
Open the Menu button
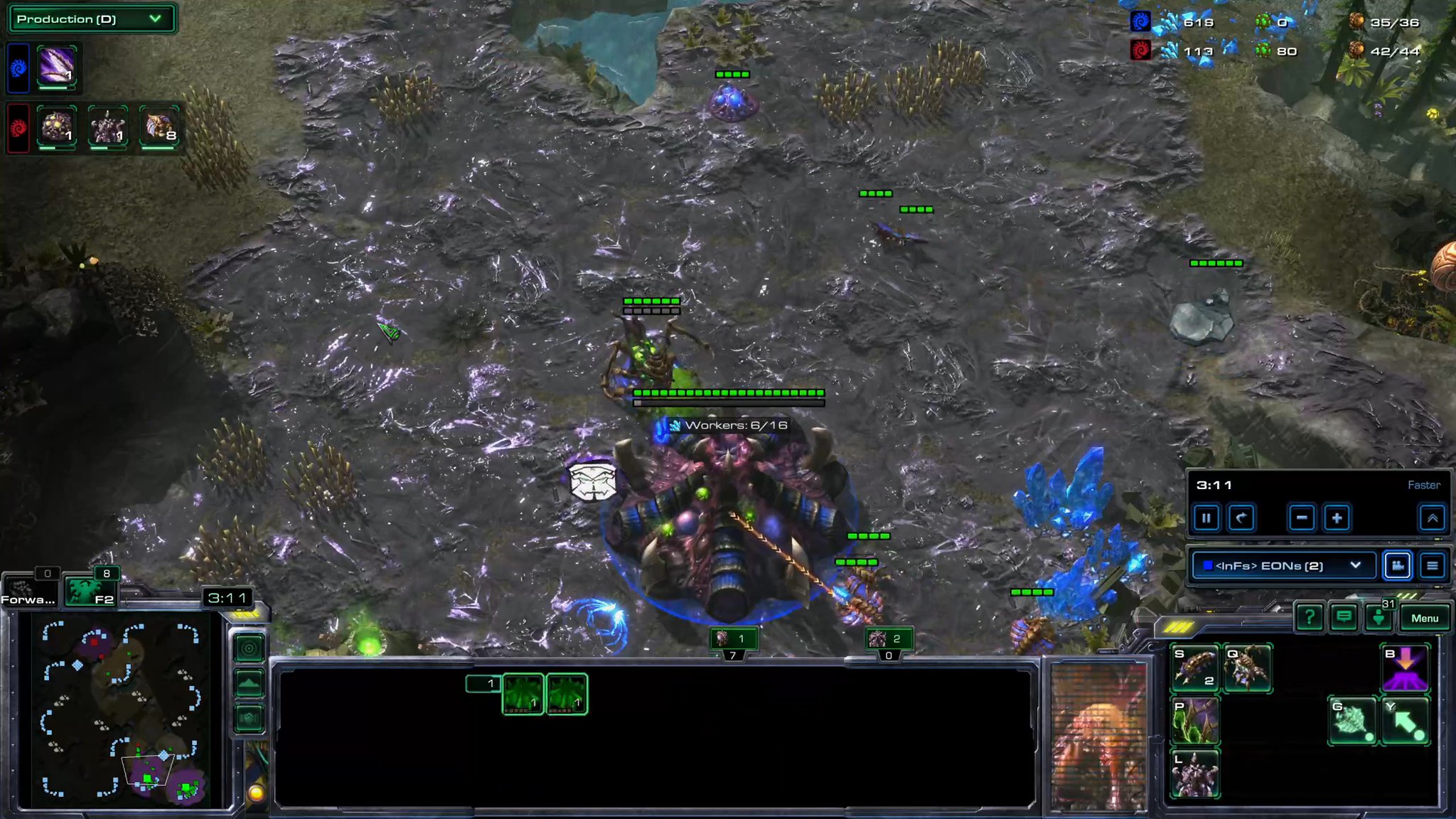tap(1424, 618)
